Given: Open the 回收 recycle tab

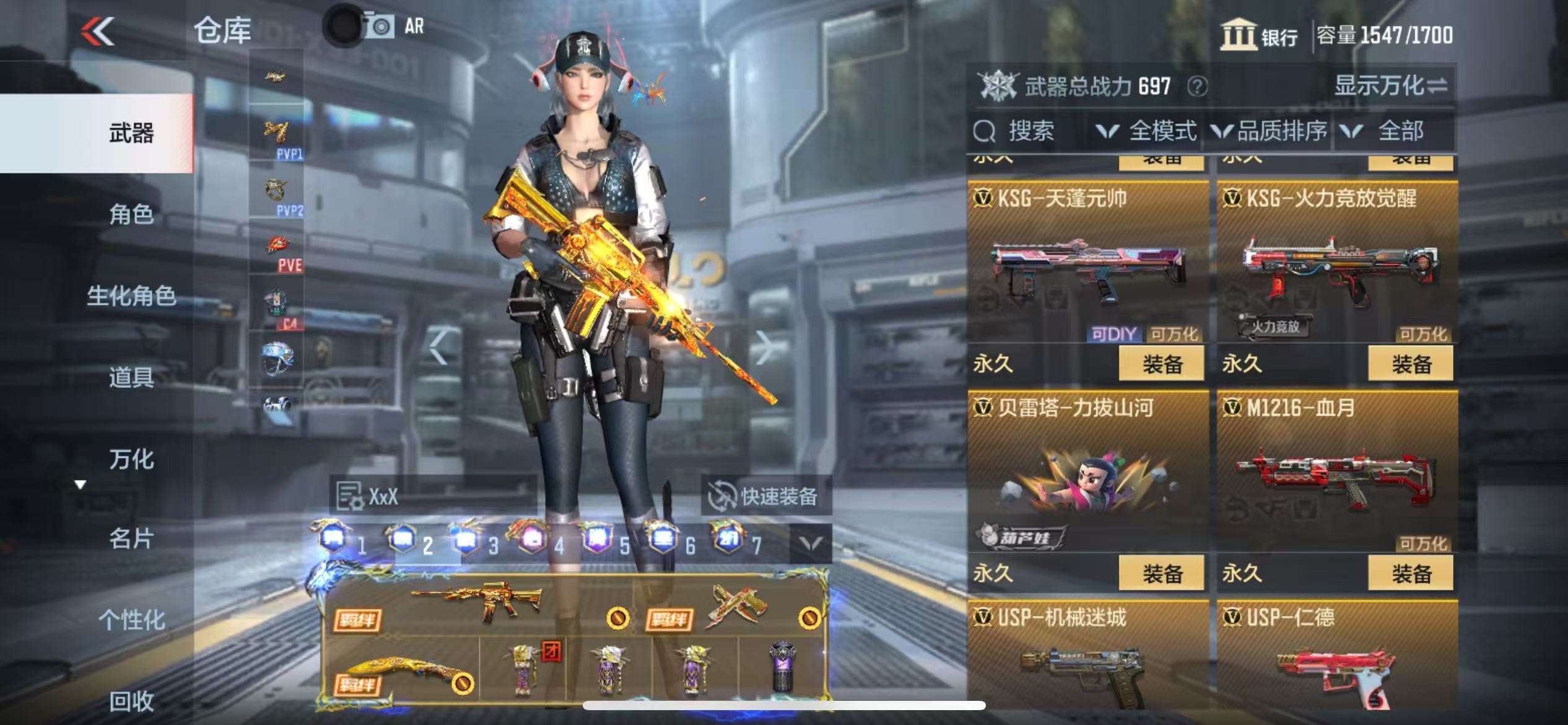Looking at the screenshot, I should [131, 701].
